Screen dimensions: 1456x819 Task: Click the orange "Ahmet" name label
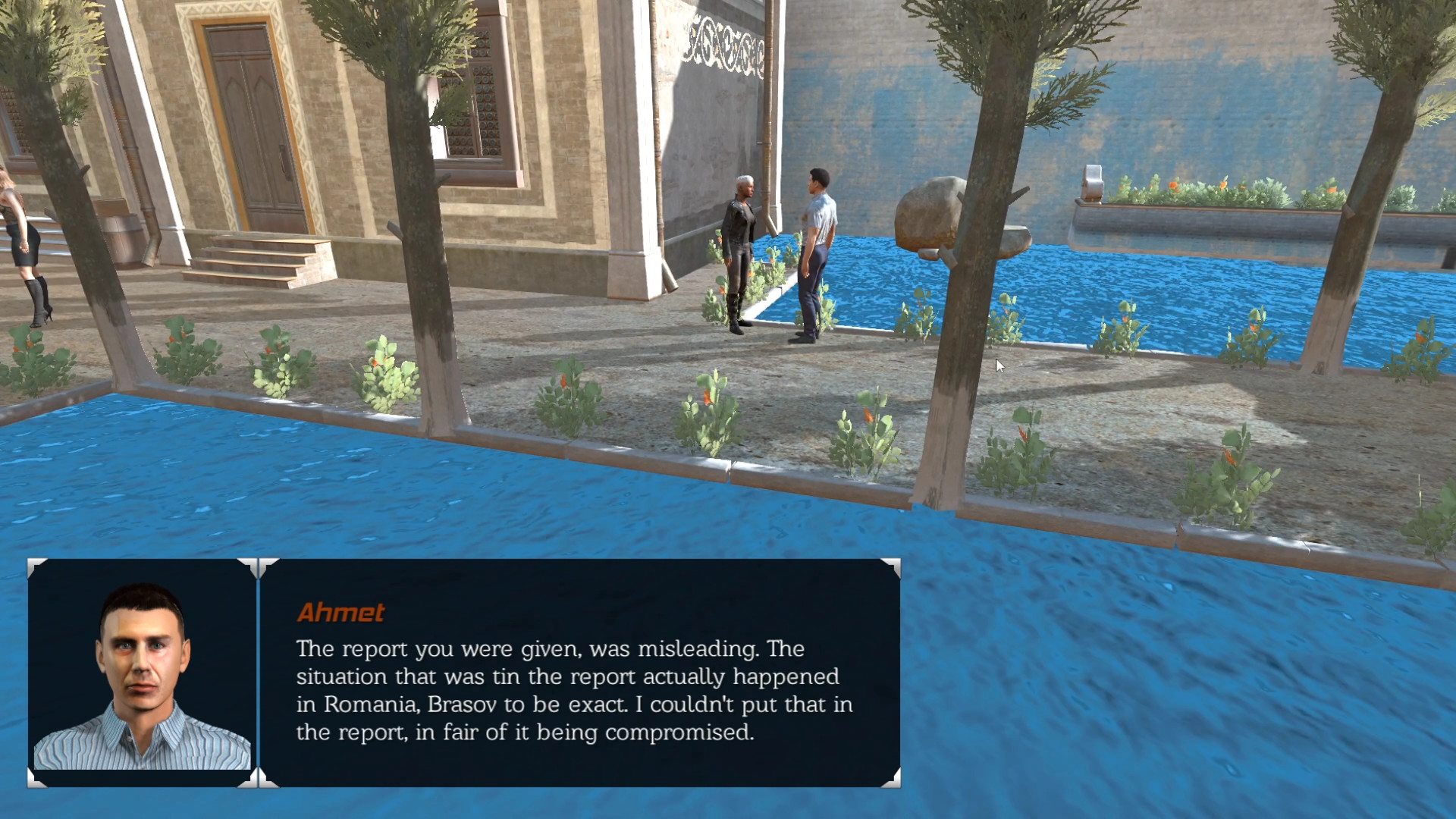point(341,613)
